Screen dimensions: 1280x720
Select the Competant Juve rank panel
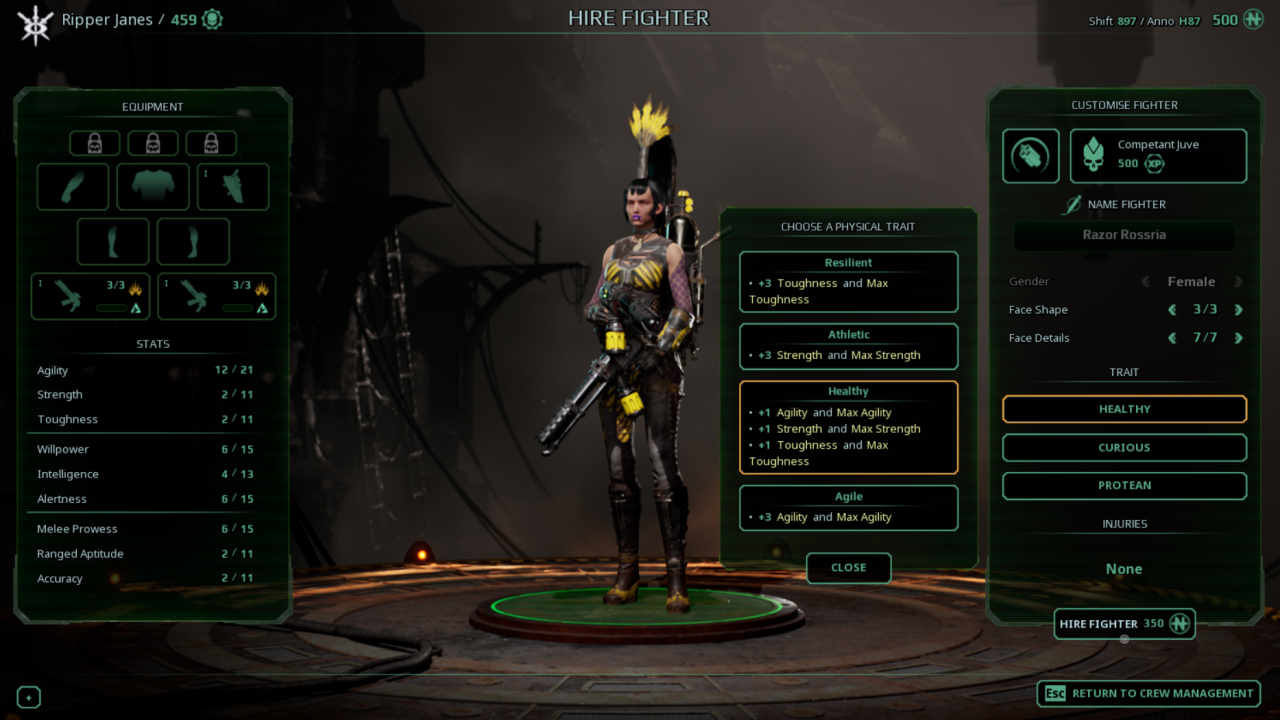1158,156
